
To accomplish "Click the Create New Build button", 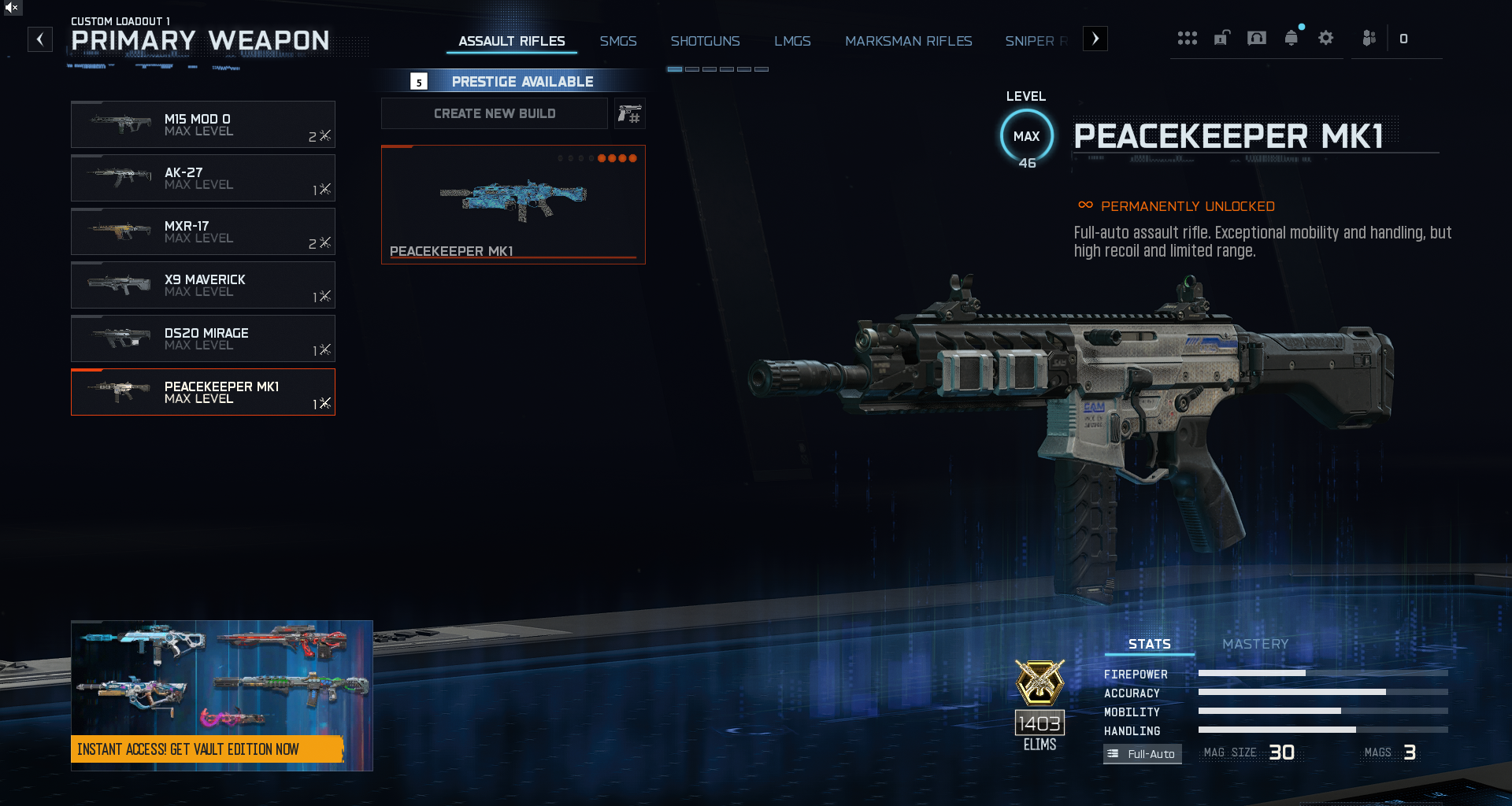I will [495, 113].
